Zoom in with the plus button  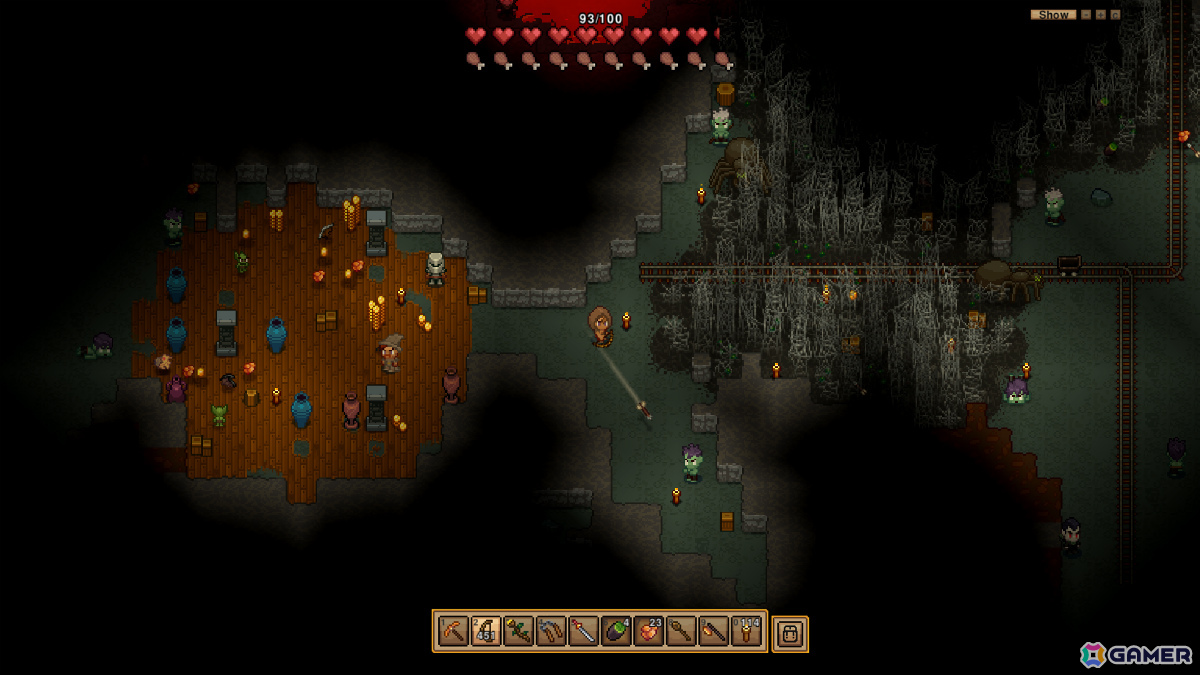click(x=1100, y=15)
